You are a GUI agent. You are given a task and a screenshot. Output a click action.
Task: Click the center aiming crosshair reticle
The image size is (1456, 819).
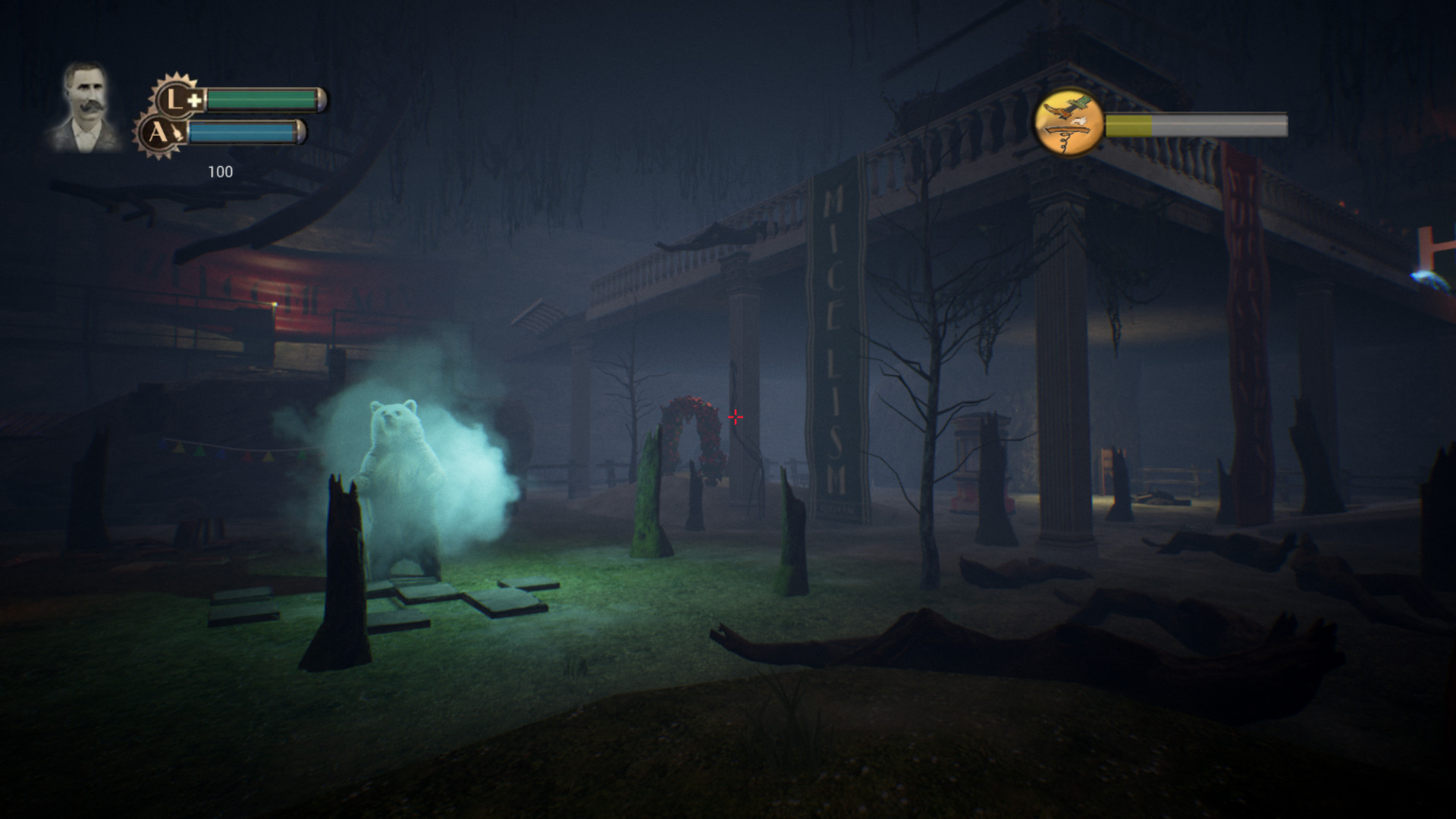click(x=734, y=416)
